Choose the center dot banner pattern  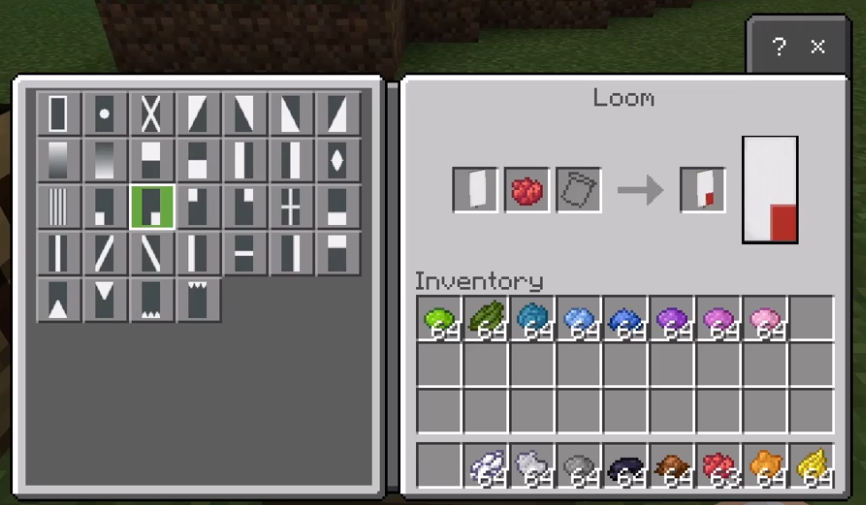coord(105,114)
